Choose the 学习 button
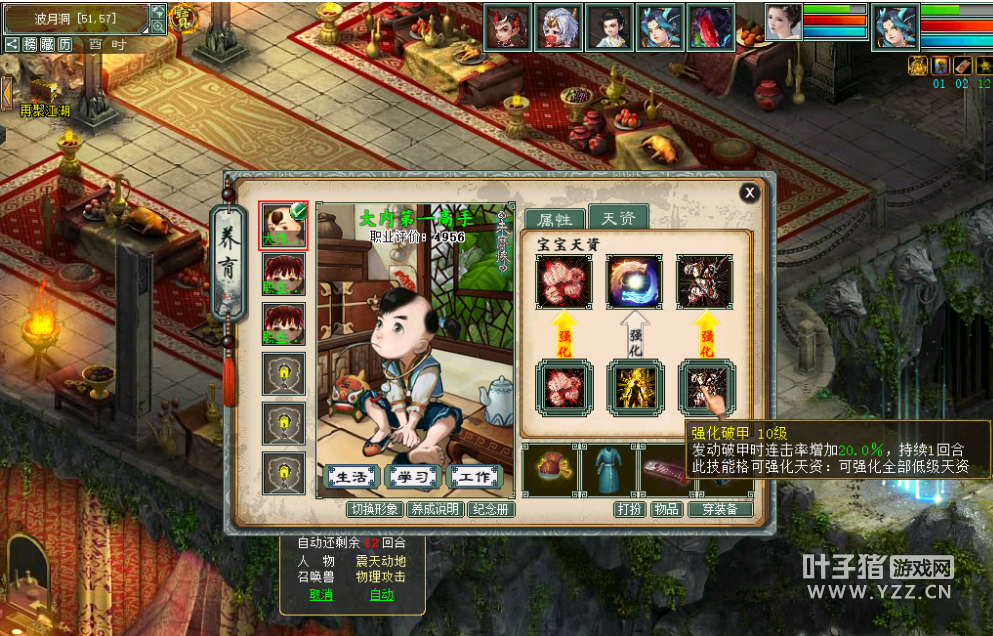The image size is (993, 636). (414, 477)
